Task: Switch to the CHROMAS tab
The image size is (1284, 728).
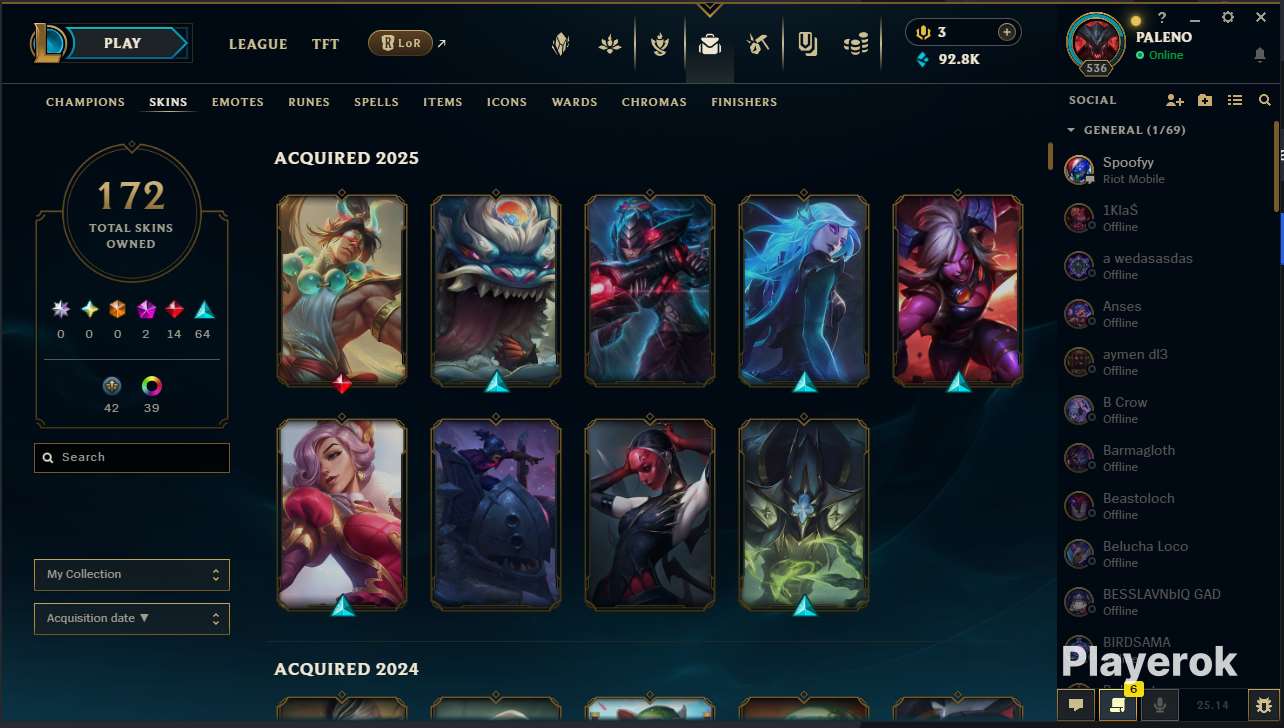Action: (654, 102)
